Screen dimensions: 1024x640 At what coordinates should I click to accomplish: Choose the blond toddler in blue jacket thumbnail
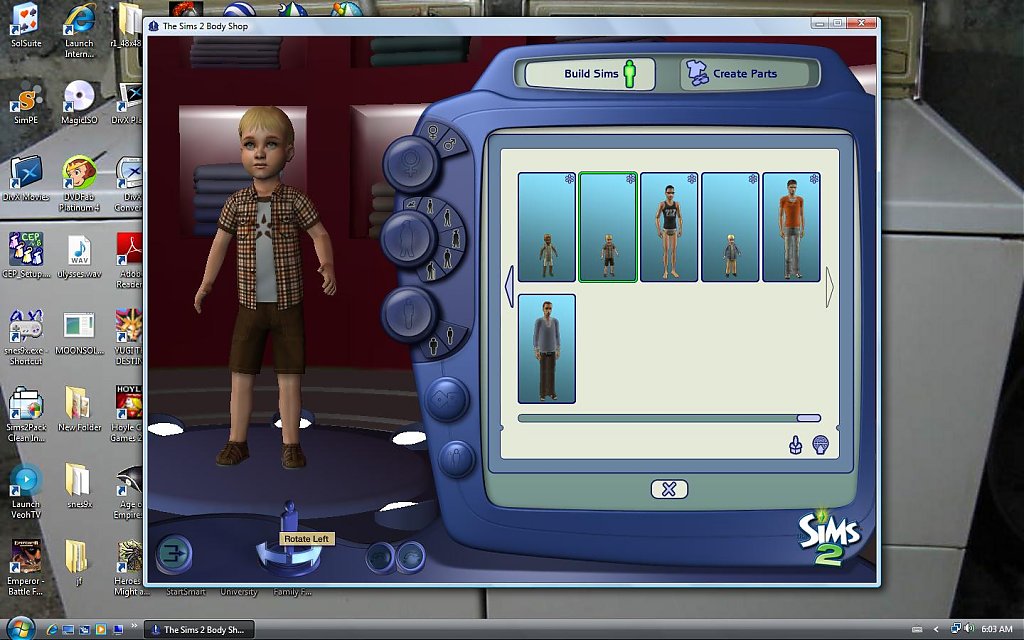730,227
